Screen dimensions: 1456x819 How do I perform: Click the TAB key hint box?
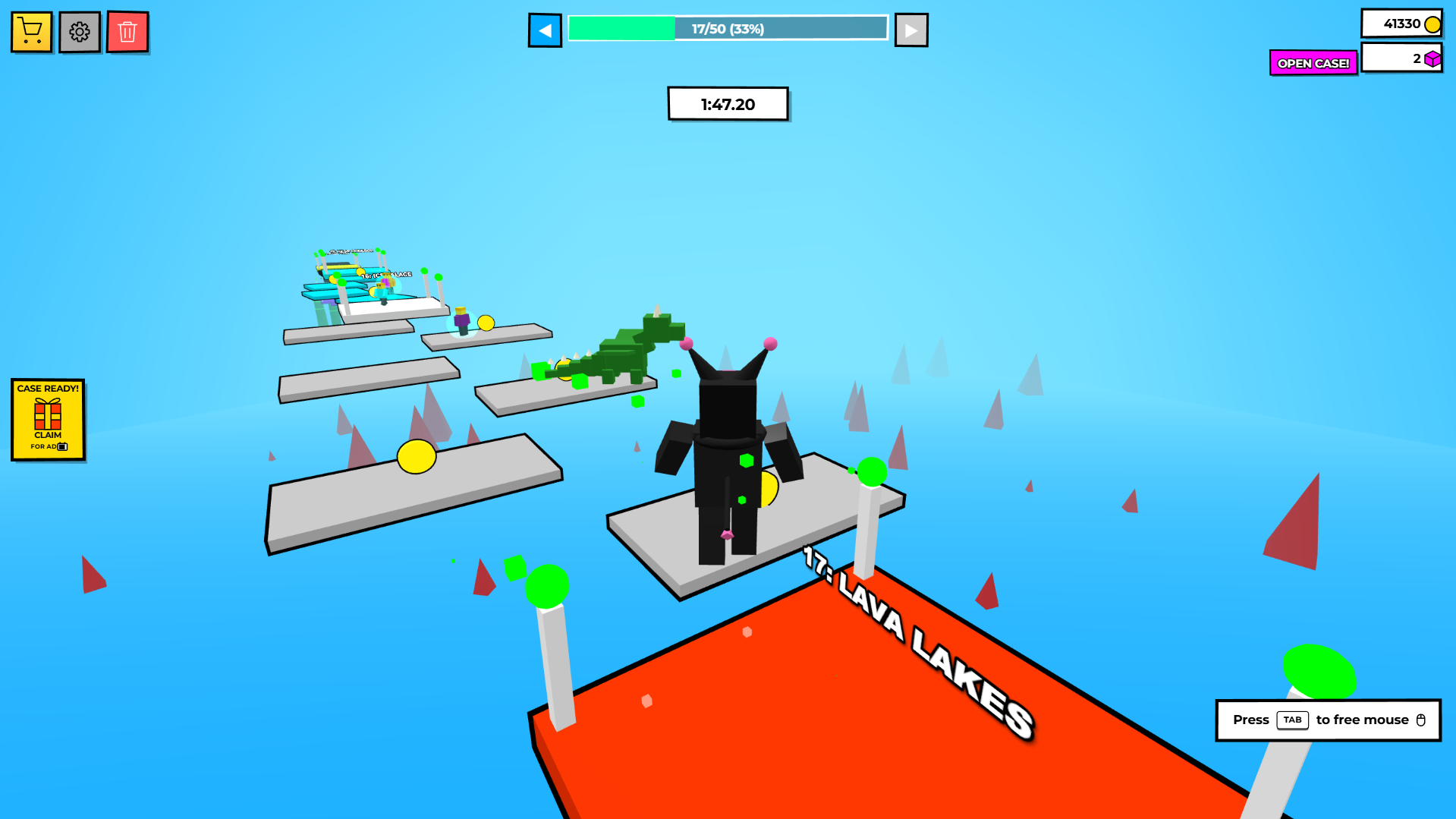[1292, 720]
